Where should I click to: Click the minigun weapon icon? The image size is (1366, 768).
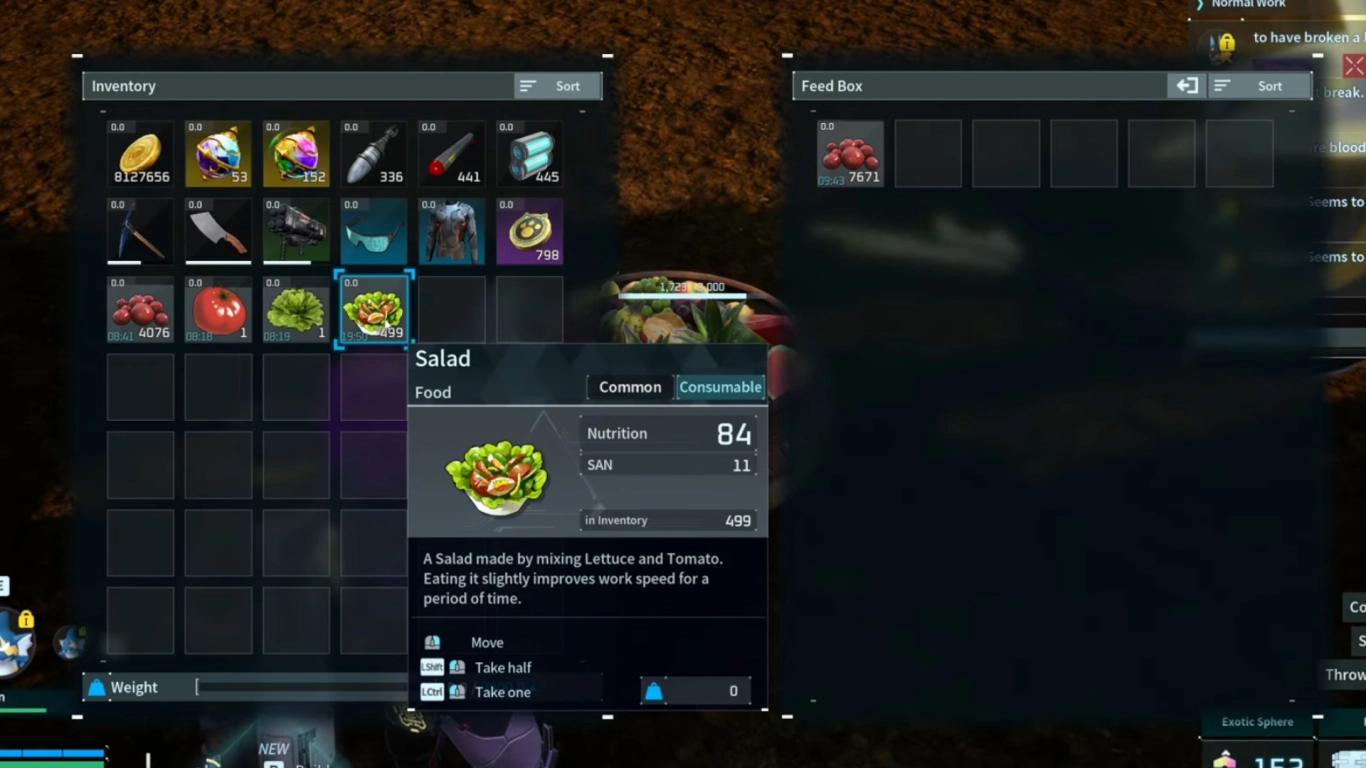point(295,231)
